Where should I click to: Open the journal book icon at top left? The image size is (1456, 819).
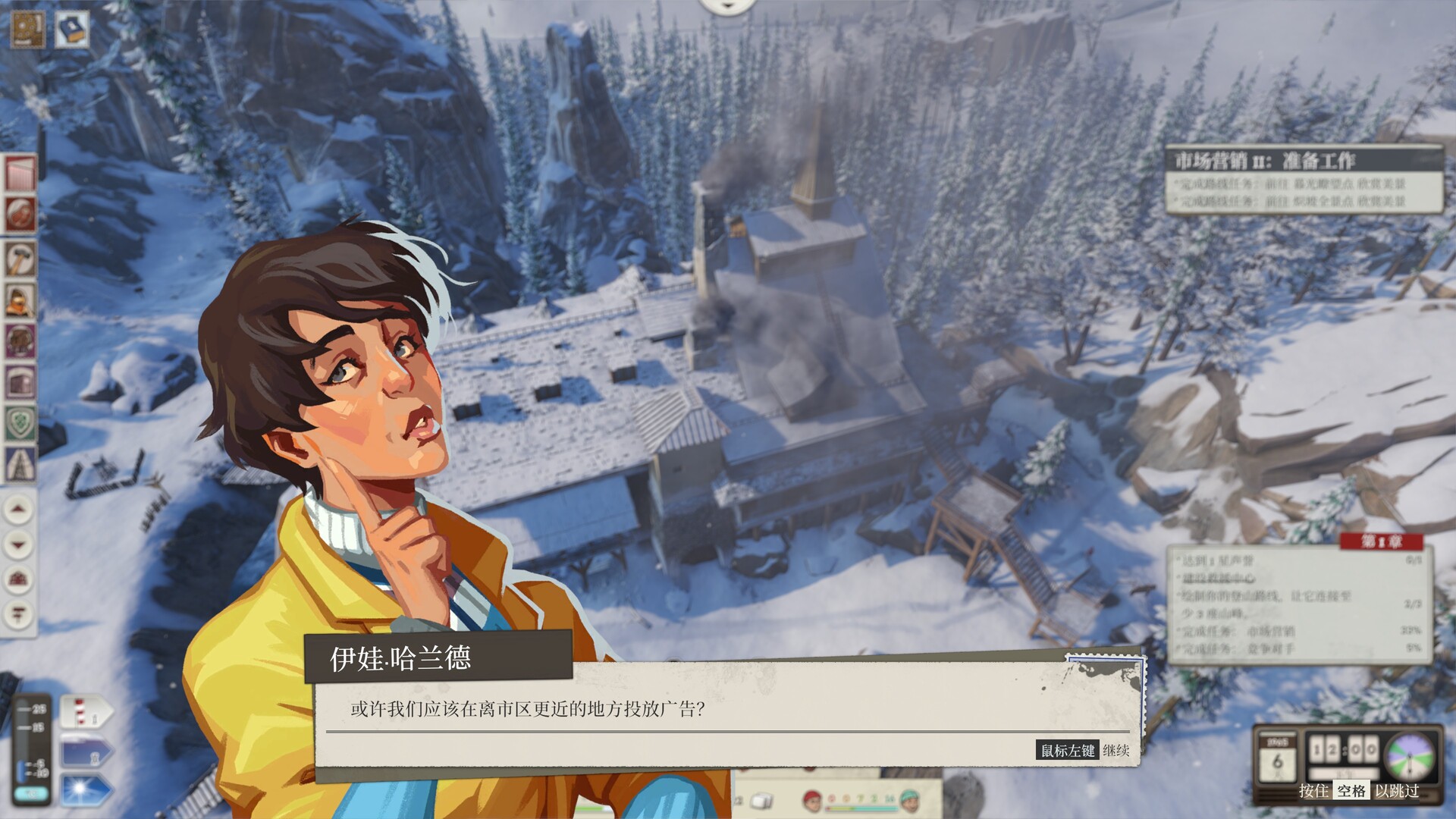[72, 27]
